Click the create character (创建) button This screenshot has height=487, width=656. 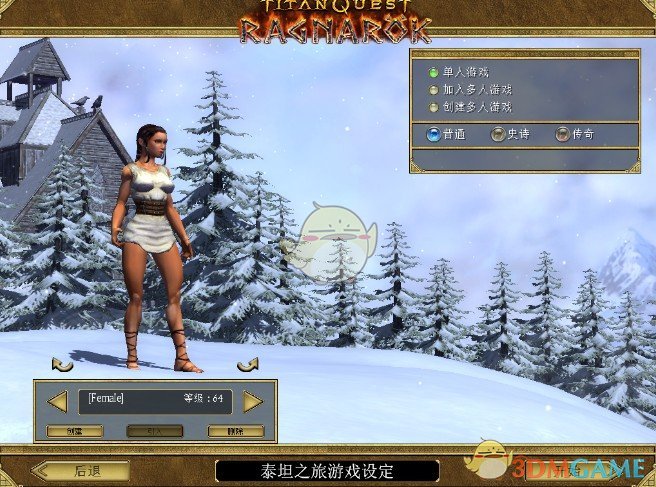(x=75, y=431)
